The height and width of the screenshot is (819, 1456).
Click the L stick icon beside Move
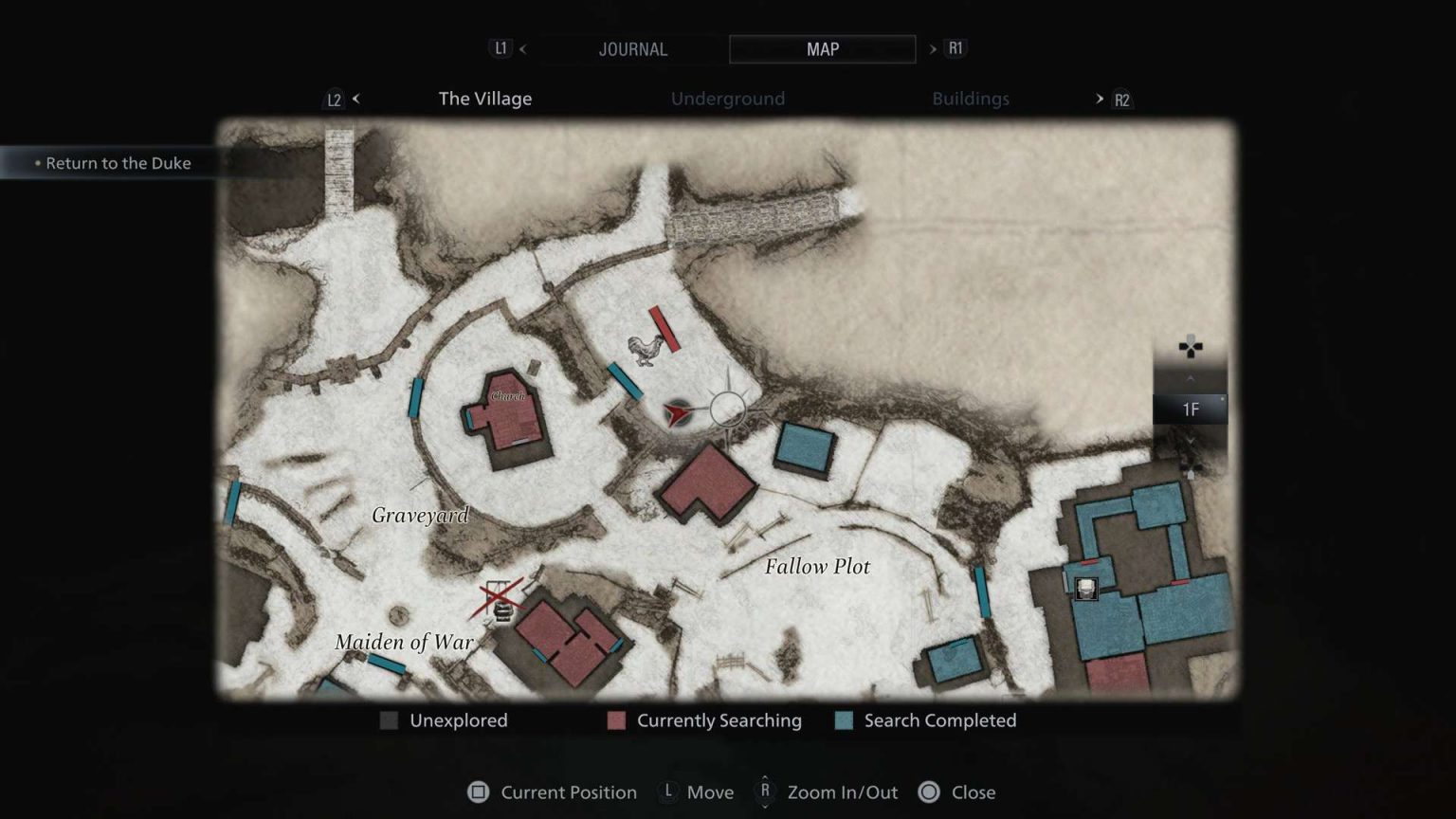pos(667,792)
